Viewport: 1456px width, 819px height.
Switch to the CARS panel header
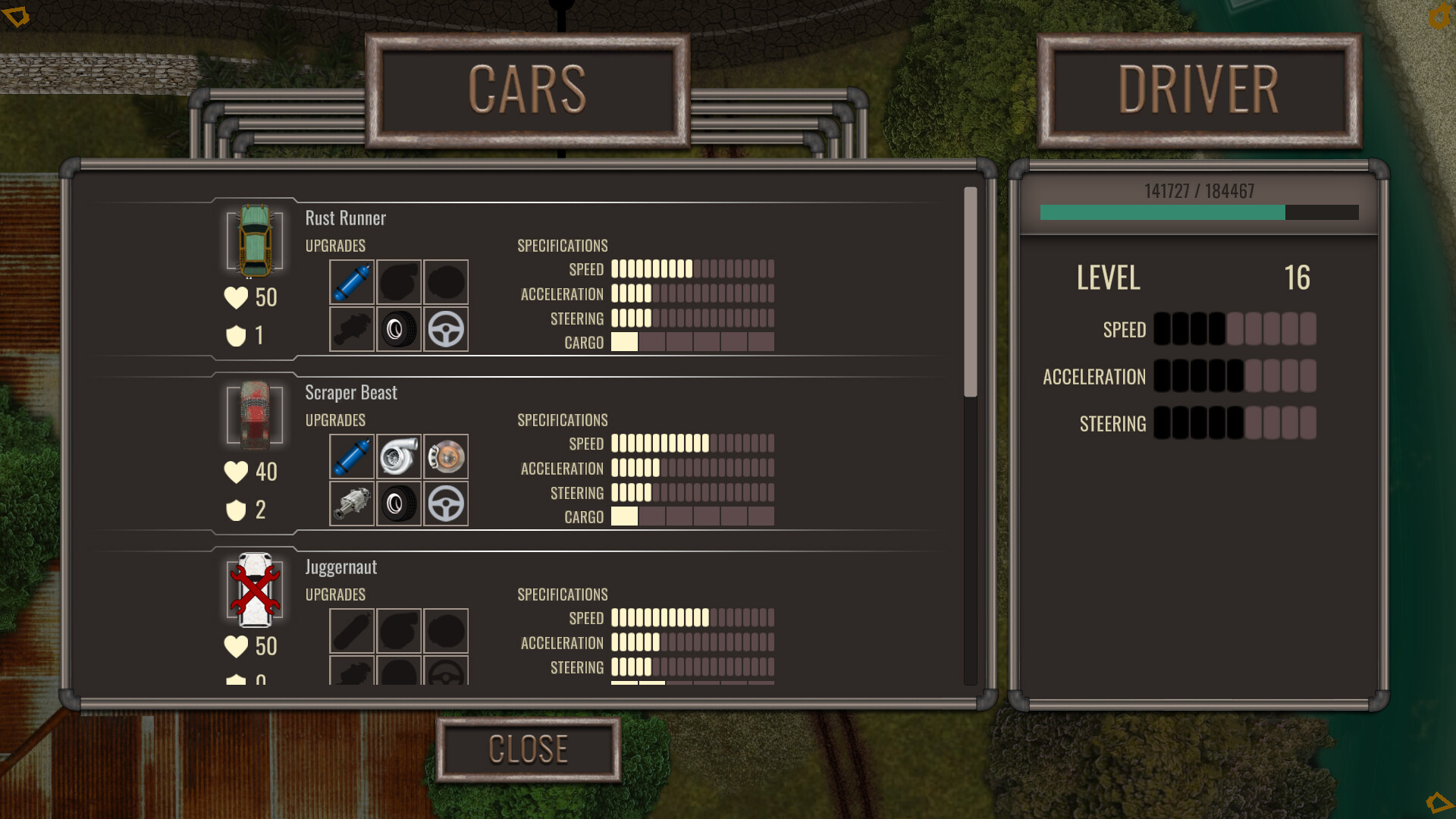click(529, 89)
